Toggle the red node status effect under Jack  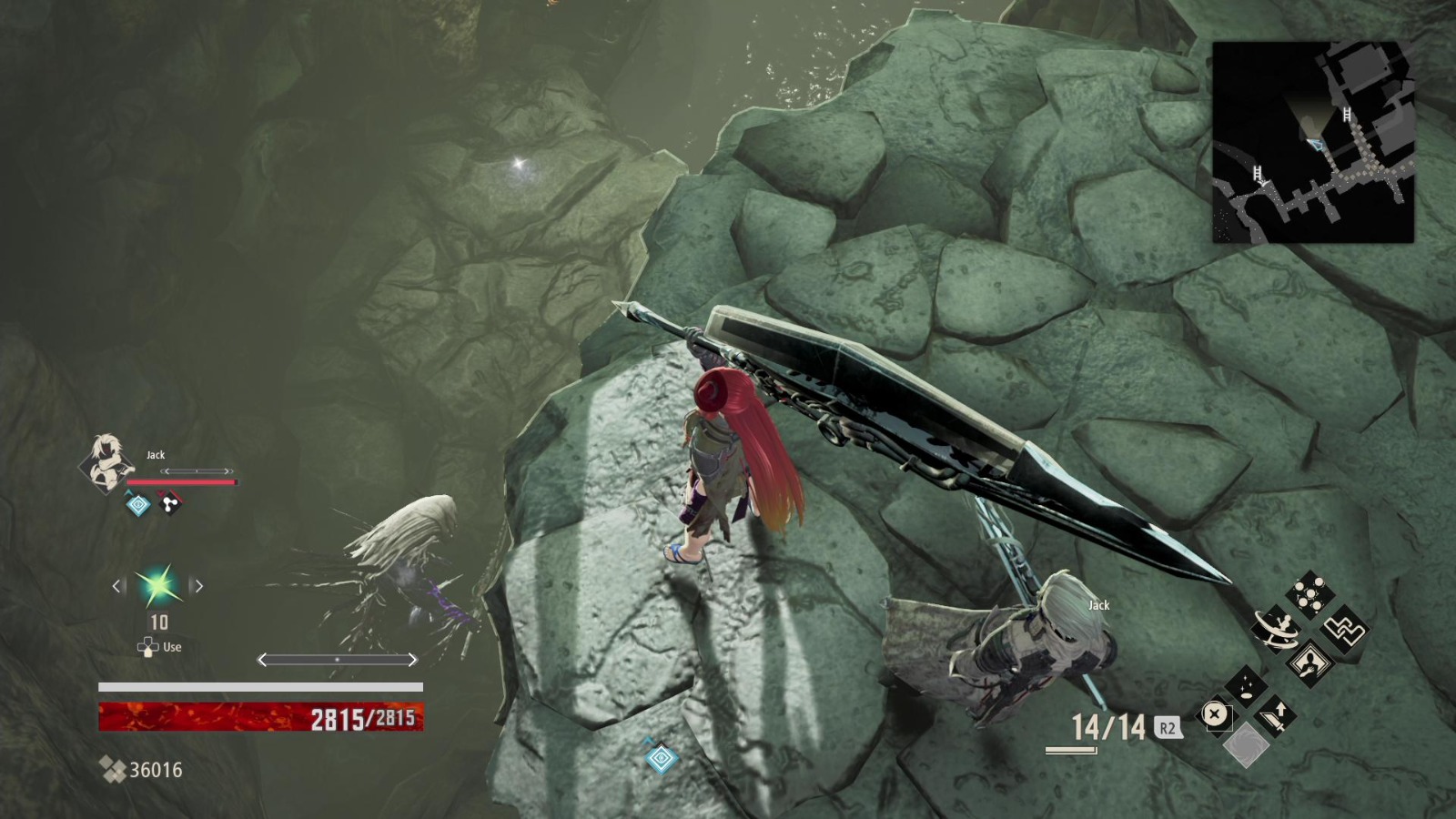point(170,504)
